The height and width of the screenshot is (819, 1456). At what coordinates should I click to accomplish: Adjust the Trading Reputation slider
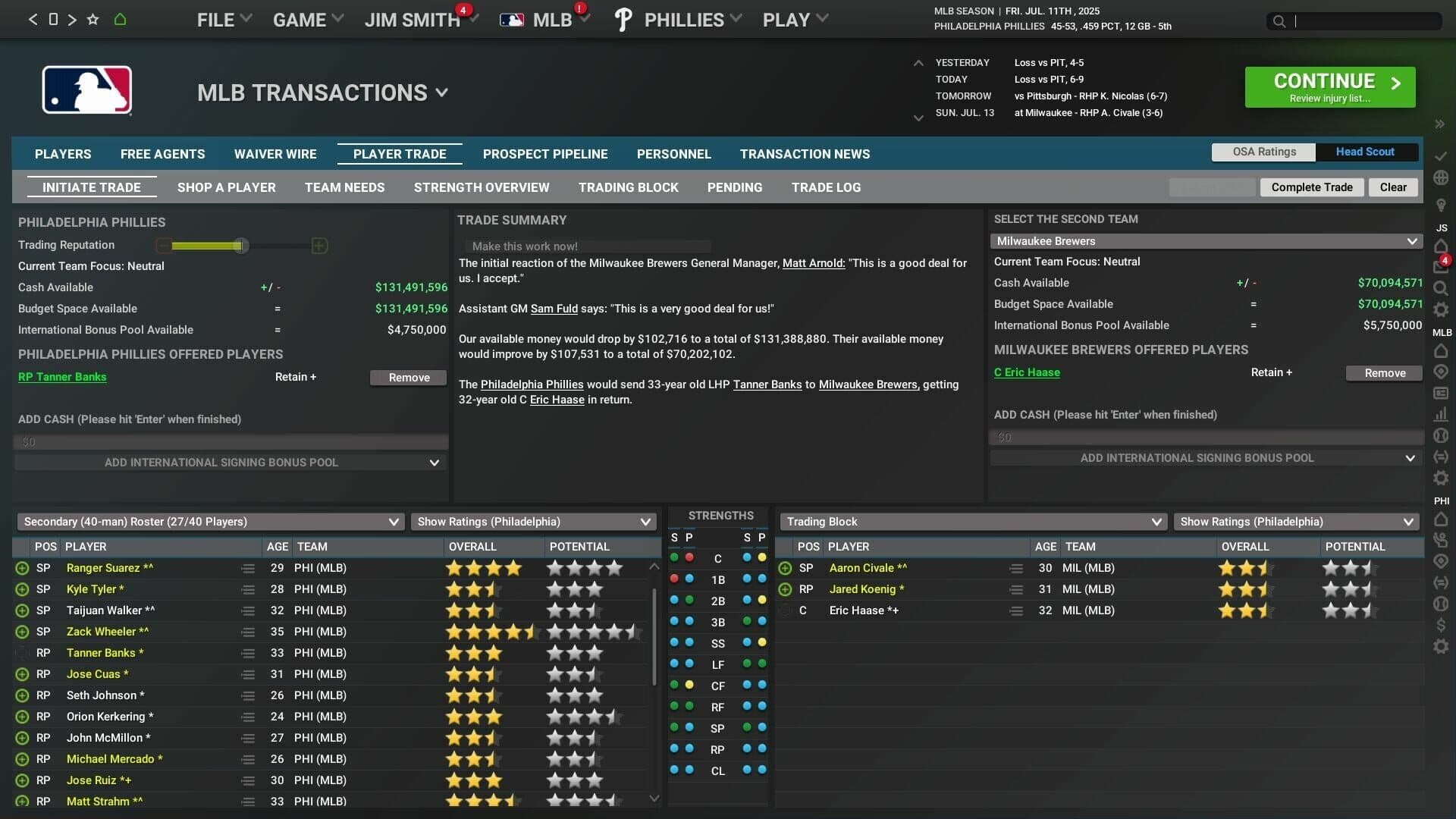pyautogui.click(x=243, y=246)
